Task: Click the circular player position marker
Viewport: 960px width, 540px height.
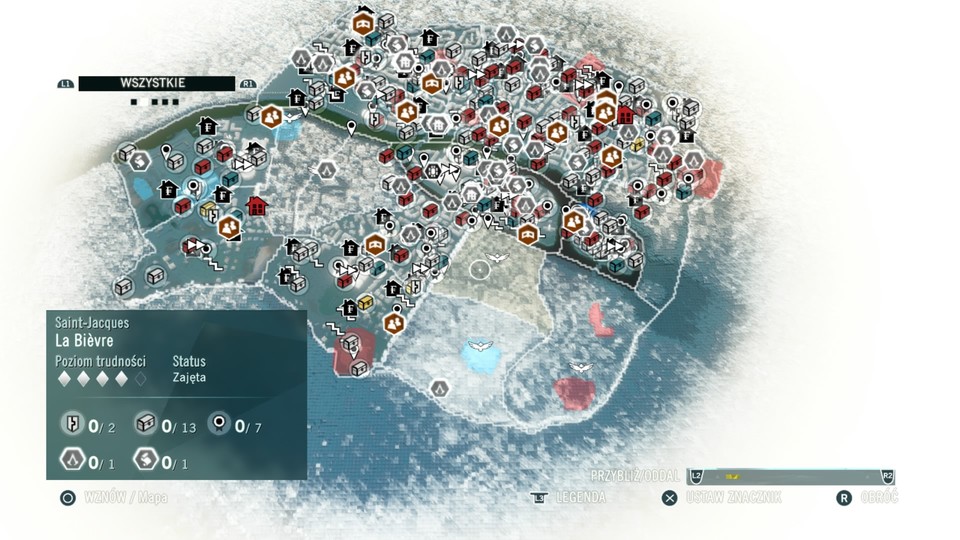Action: point(480,267)
